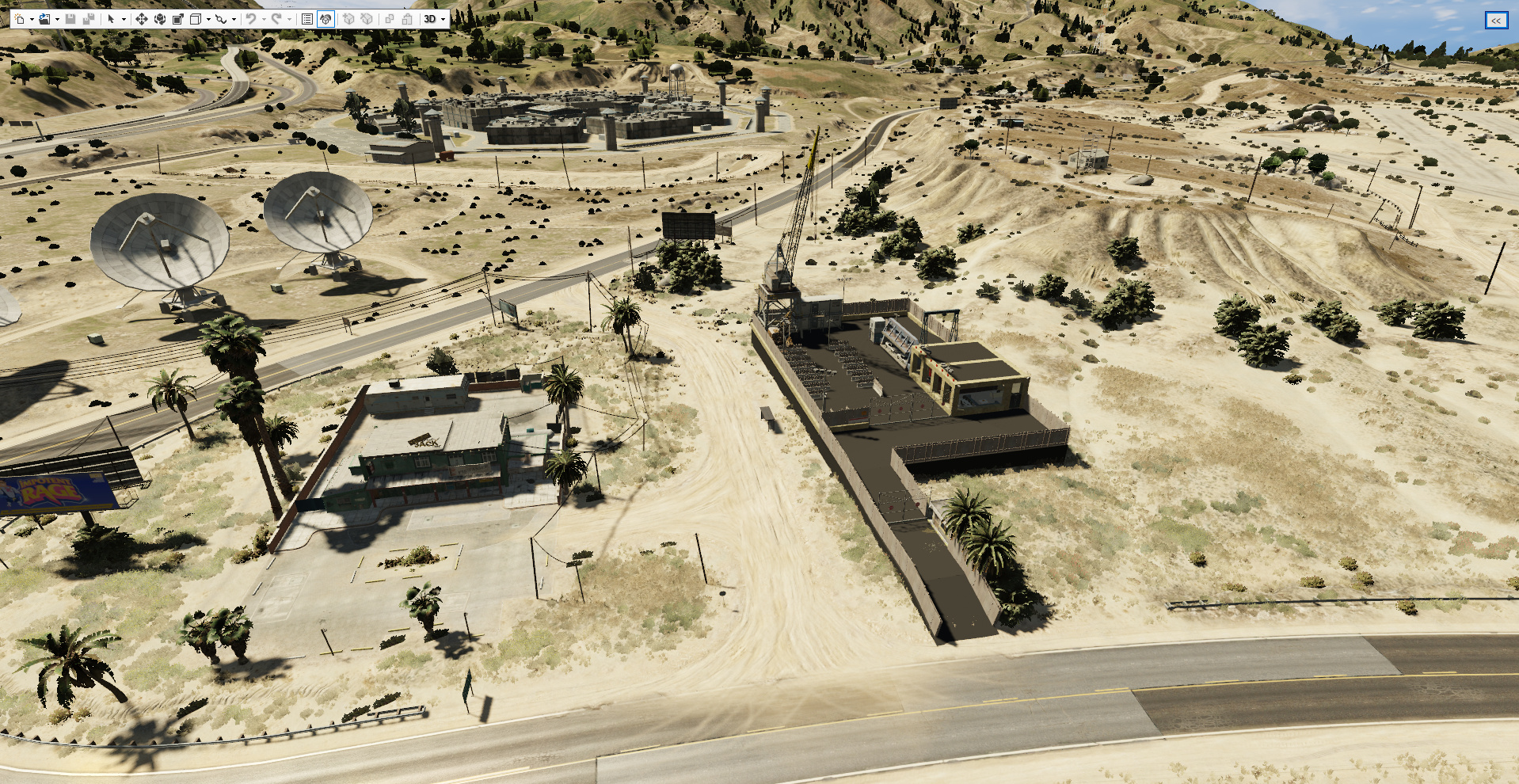Click the delete-entity cube icon
Viewport: 1519px width, 784px height.
(365, 20)
